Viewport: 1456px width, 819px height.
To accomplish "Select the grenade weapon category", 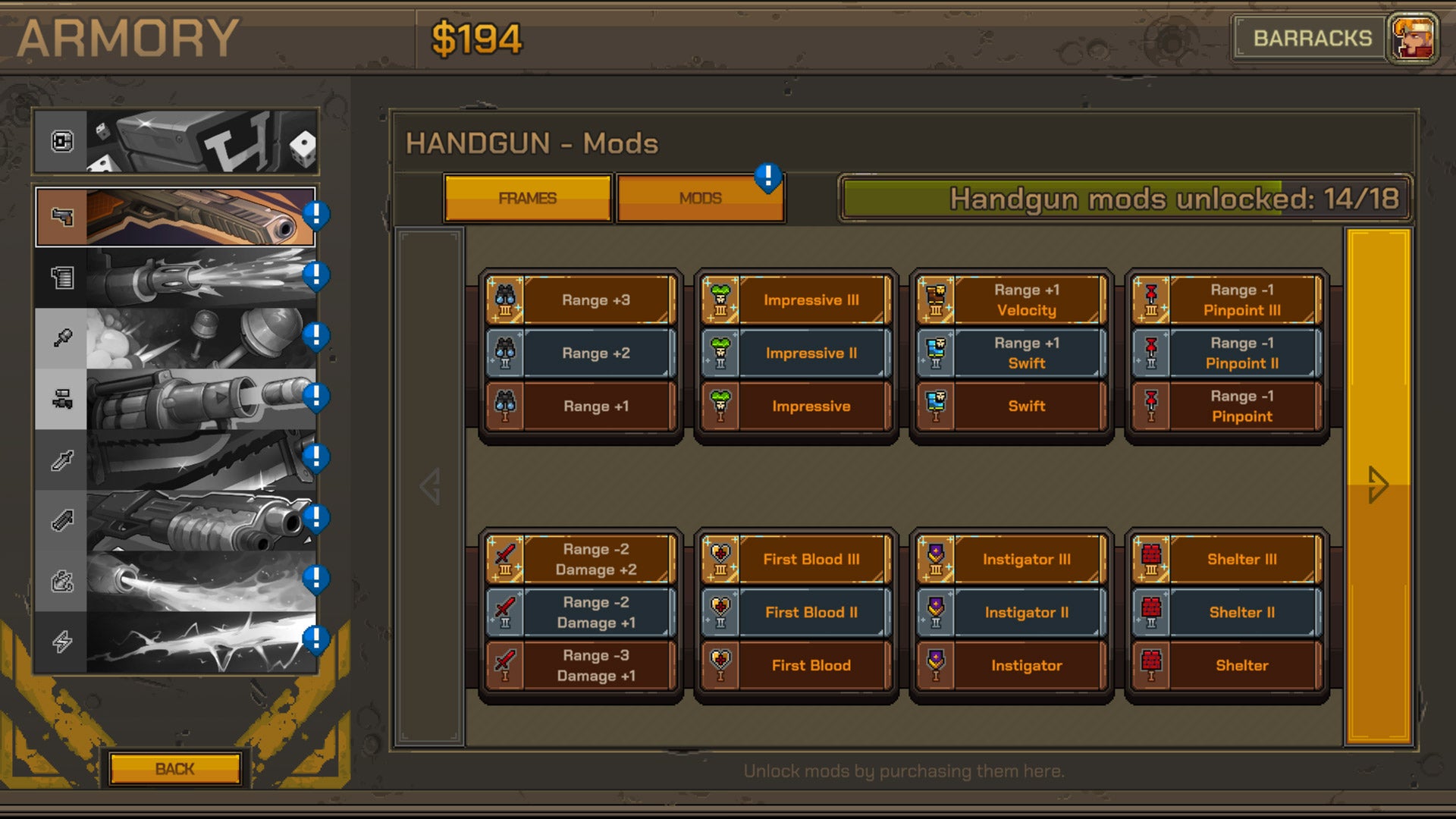I will [176, 338].
